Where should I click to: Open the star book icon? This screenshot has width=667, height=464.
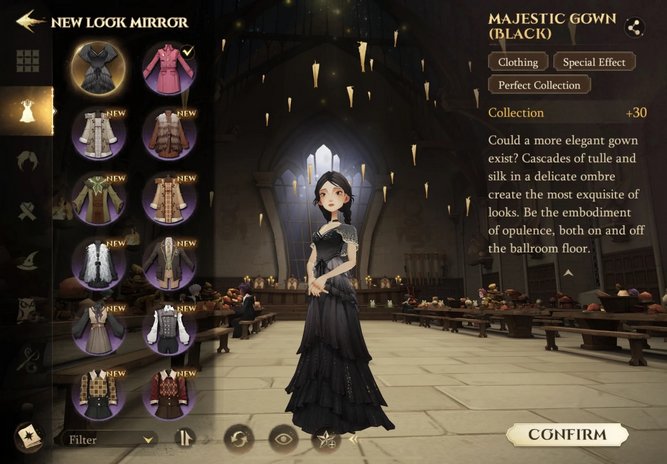click(28, 437)
